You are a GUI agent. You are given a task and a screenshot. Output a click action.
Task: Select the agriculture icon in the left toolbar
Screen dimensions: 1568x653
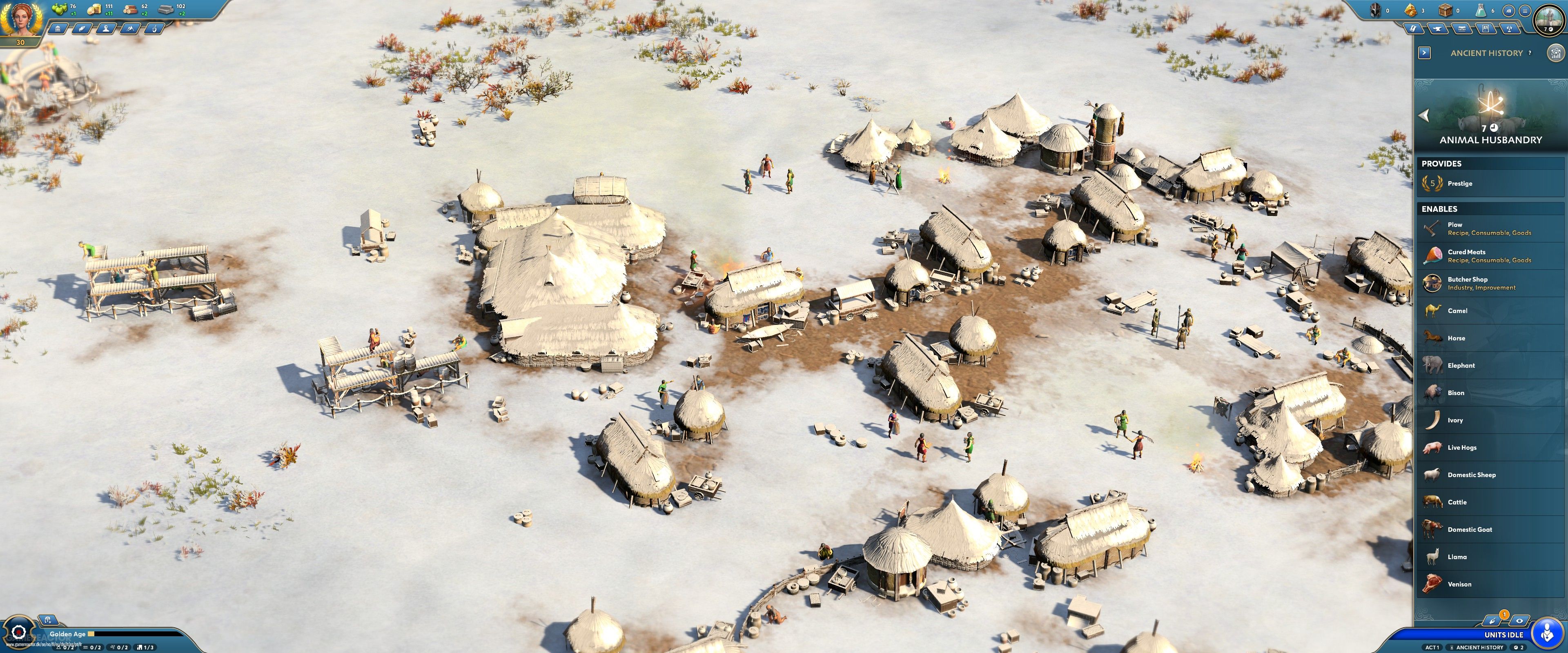point(82,29)
